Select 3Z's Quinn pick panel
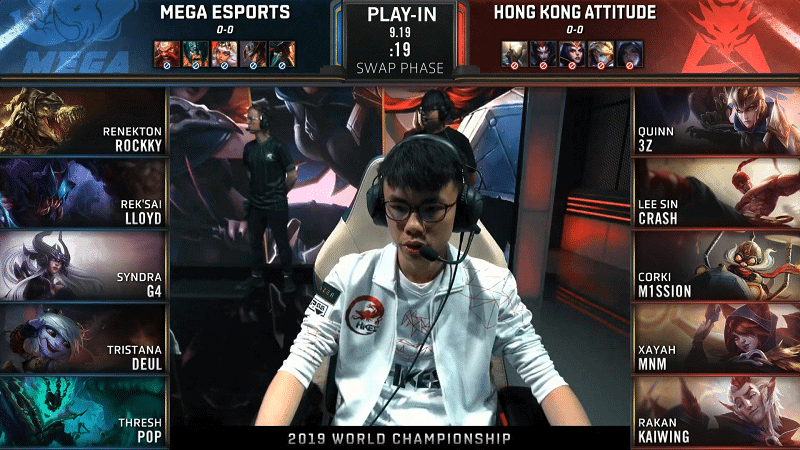Image resolution: width=800 pixels, height=450 pixels. tap(716, 120)
